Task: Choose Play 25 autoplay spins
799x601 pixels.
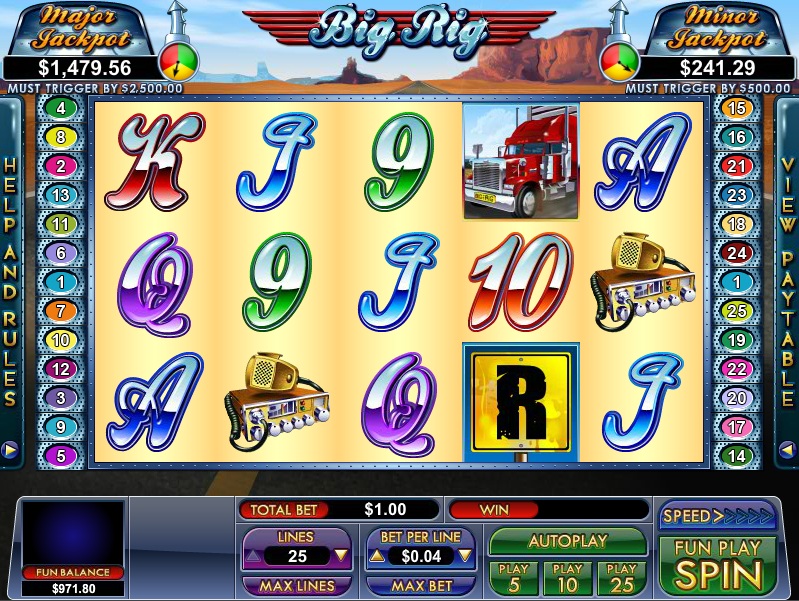Action: point(622,577)
